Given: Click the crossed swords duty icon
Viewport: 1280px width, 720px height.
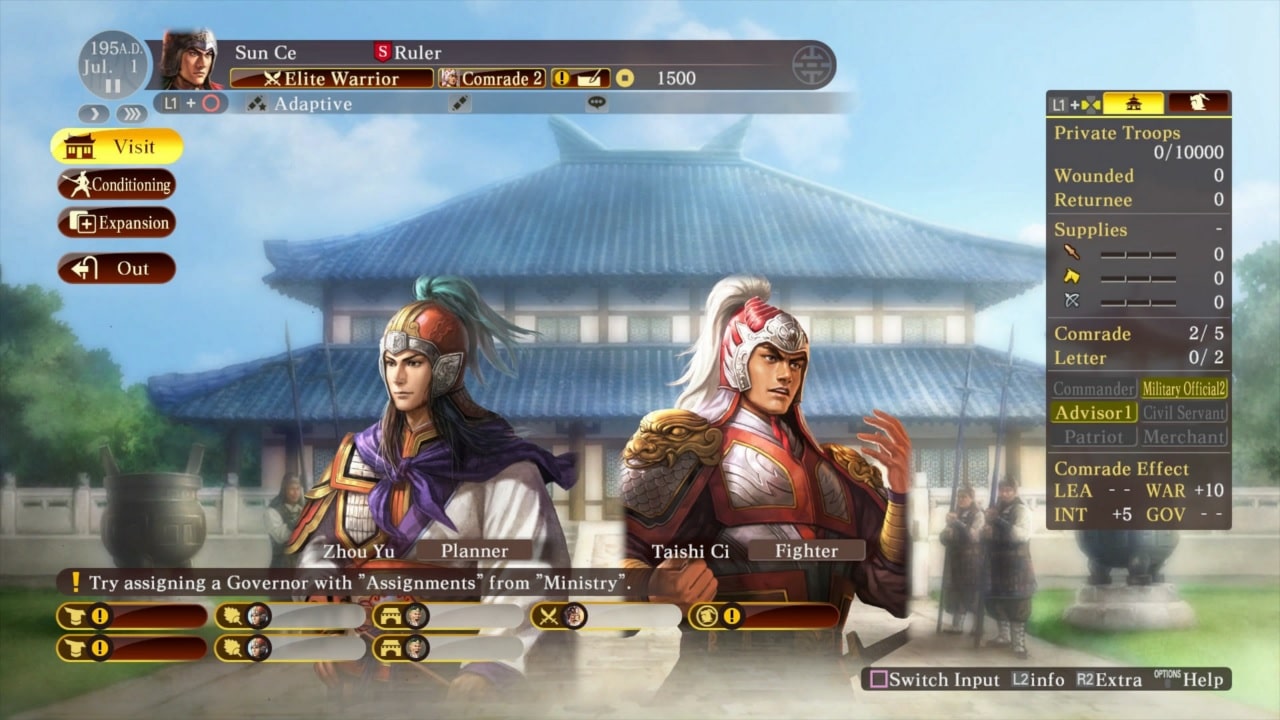Looking at the screenshot, I should [546, 616].
